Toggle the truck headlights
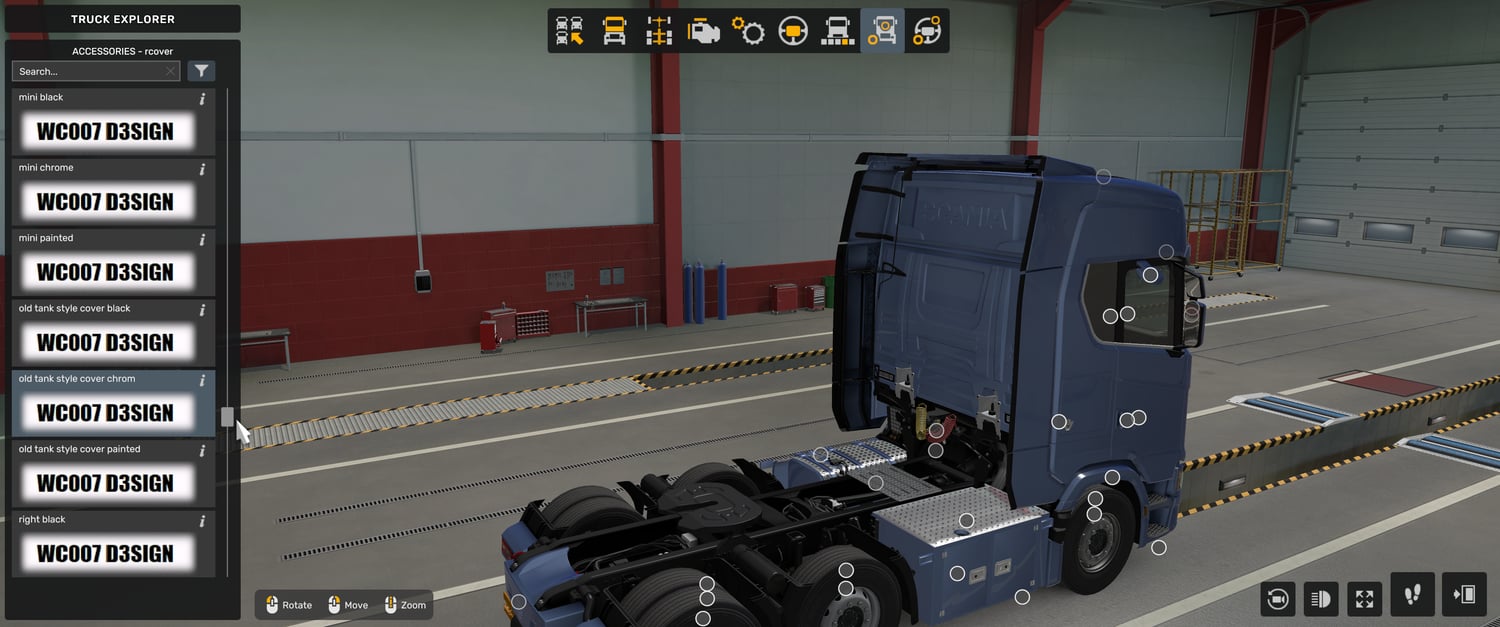Viewport: 1500px width, 627px height. 1320,599
